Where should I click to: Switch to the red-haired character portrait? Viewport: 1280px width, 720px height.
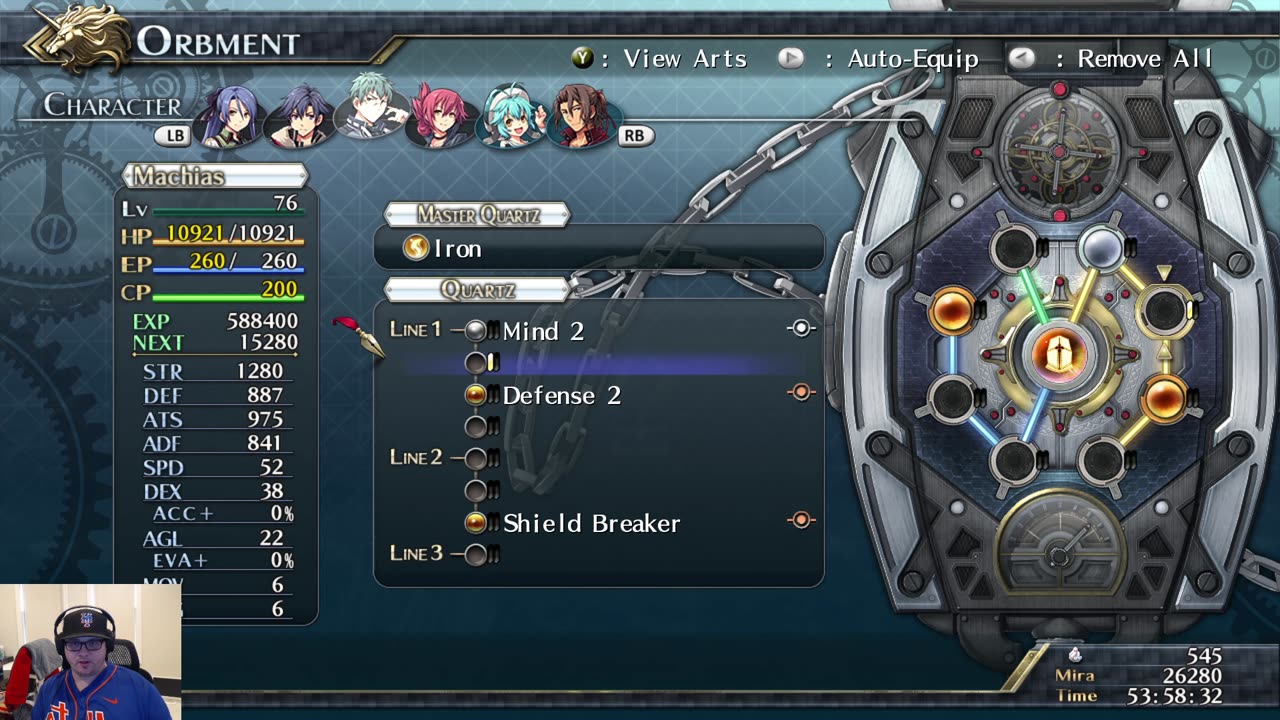(x=440, y=115)
